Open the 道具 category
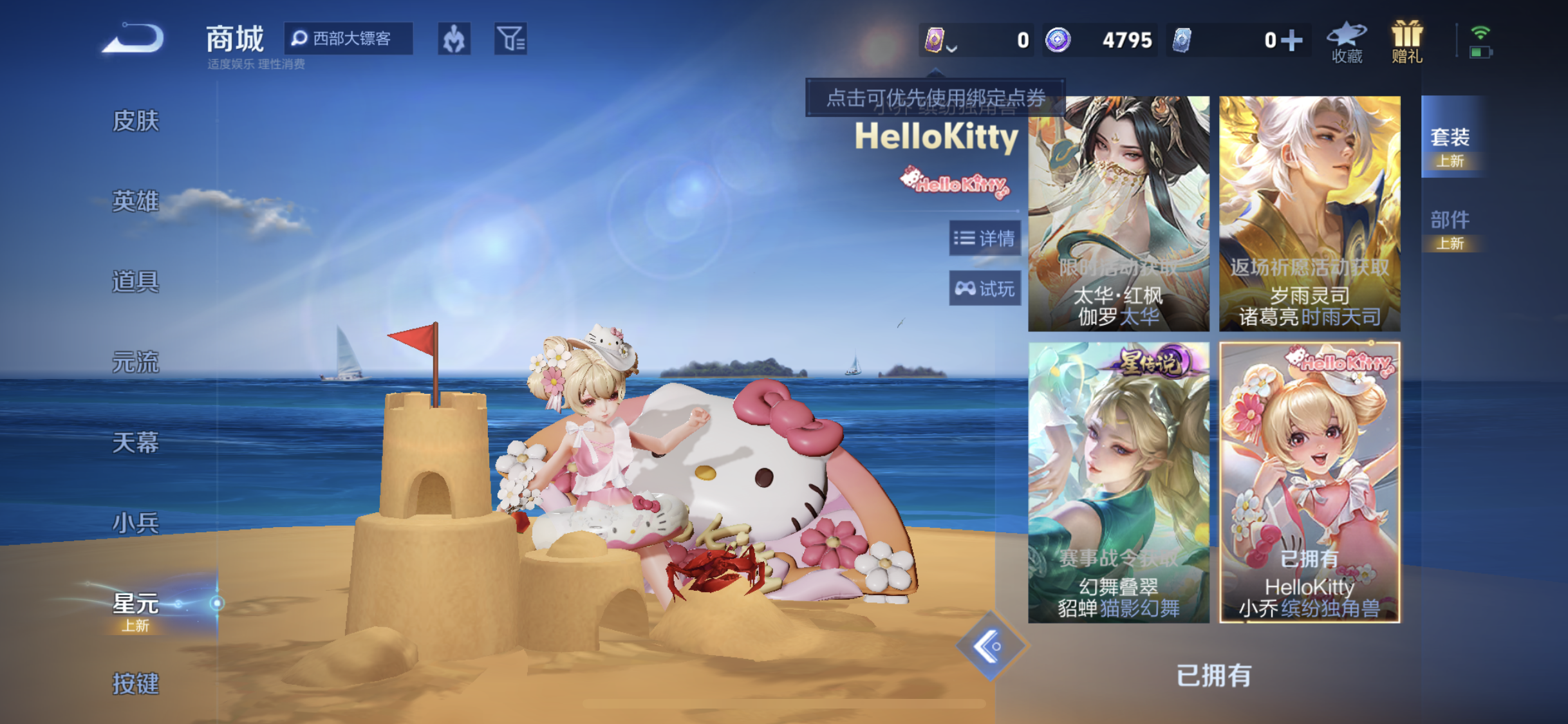Screen dimensions: 1568x724 135,281
